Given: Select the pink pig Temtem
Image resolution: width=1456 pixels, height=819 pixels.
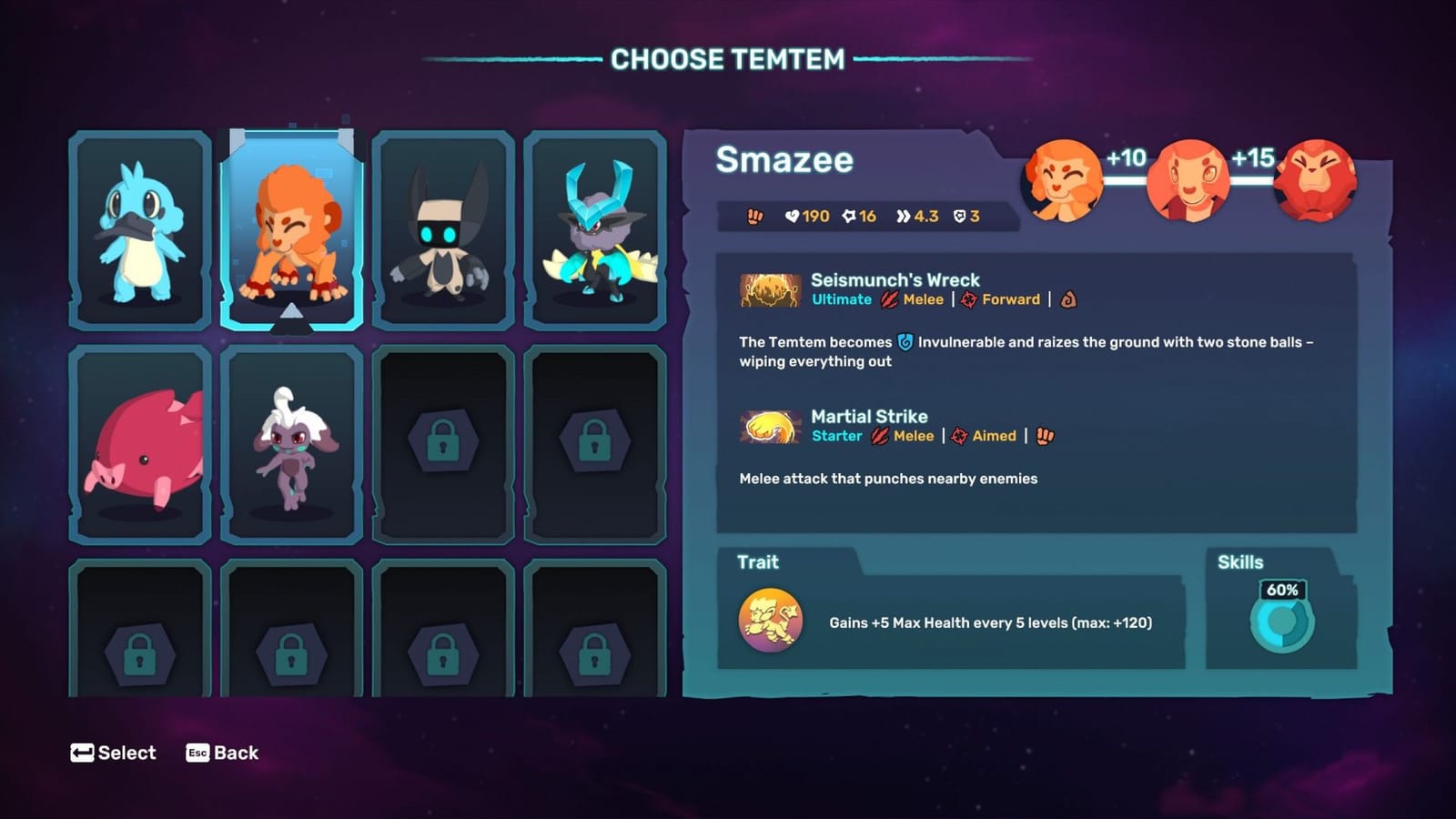Looking at the screenshot, I should click(137, 443).
